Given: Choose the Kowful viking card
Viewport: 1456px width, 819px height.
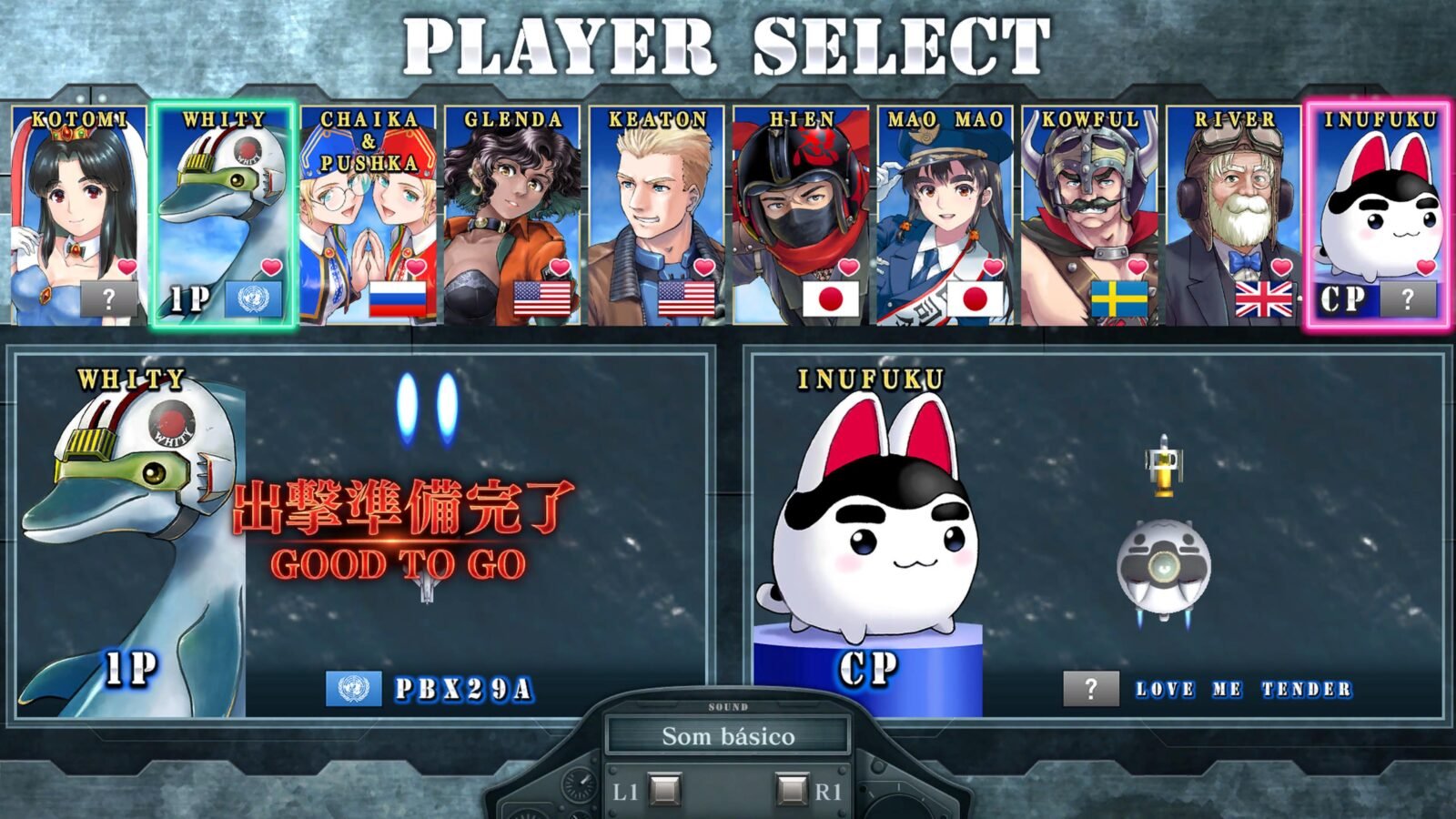Looking at the screenshot, I should pyautogui.click(x=1089, y=216).
